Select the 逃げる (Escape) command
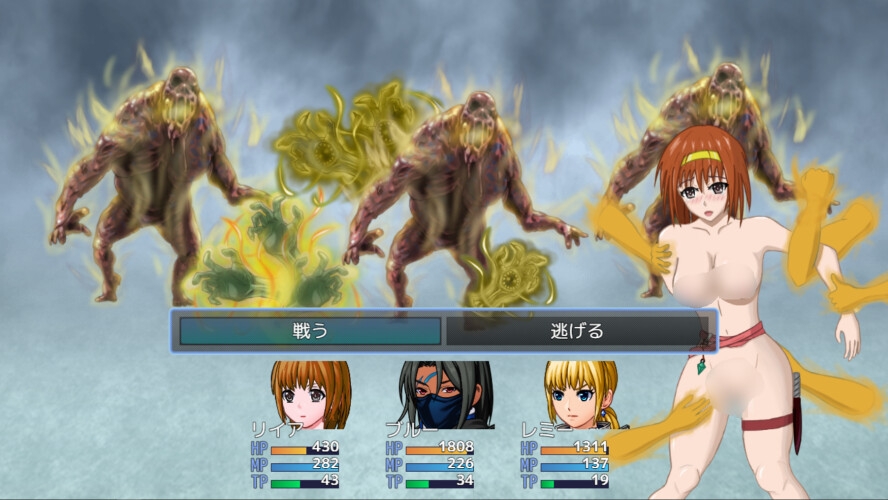 point(577,331)
